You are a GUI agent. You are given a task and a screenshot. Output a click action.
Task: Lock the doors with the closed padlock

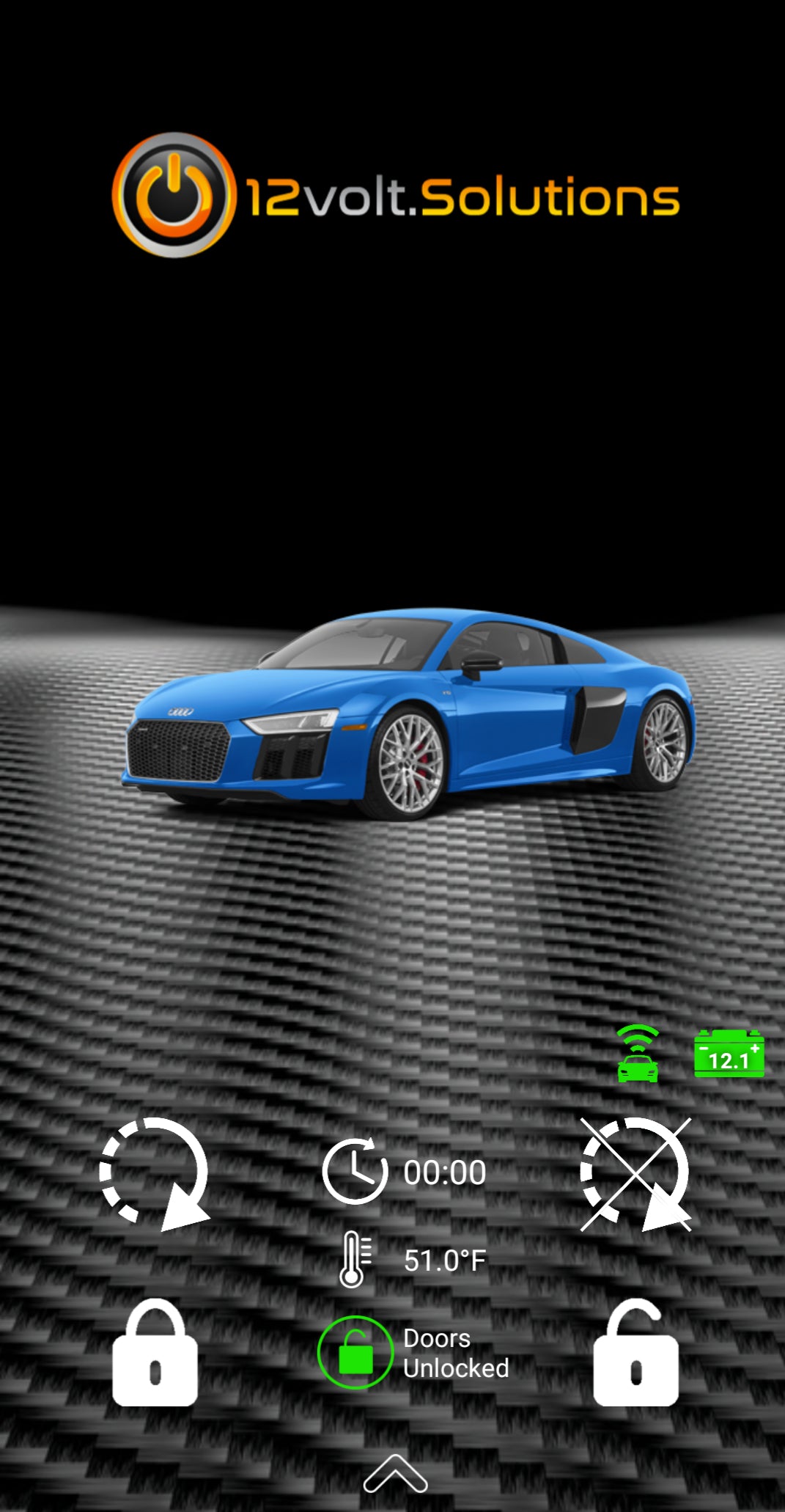click(155, 1354)
